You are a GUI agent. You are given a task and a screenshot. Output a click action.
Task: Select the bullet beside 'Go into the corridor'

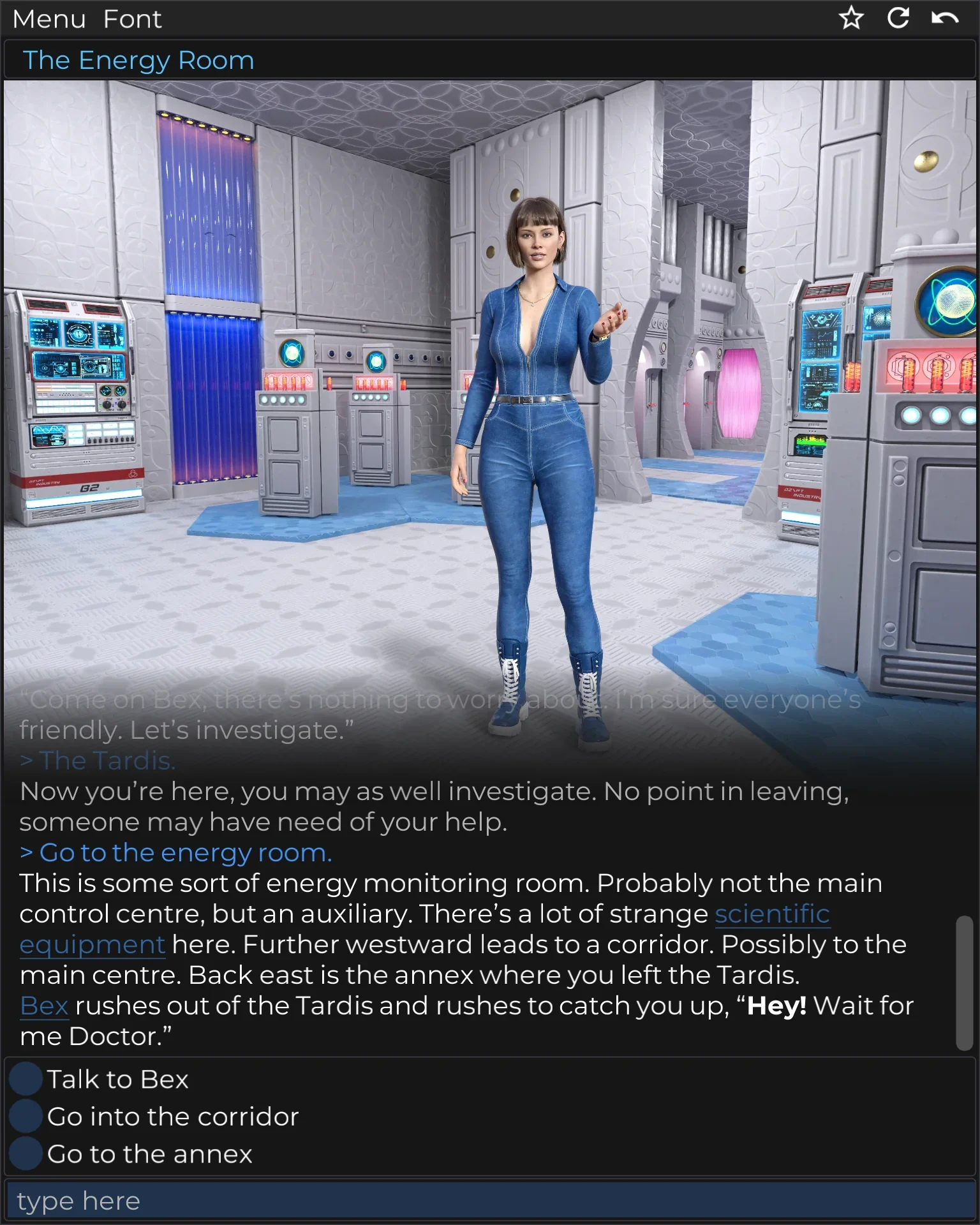click(x=26, y=1117)
